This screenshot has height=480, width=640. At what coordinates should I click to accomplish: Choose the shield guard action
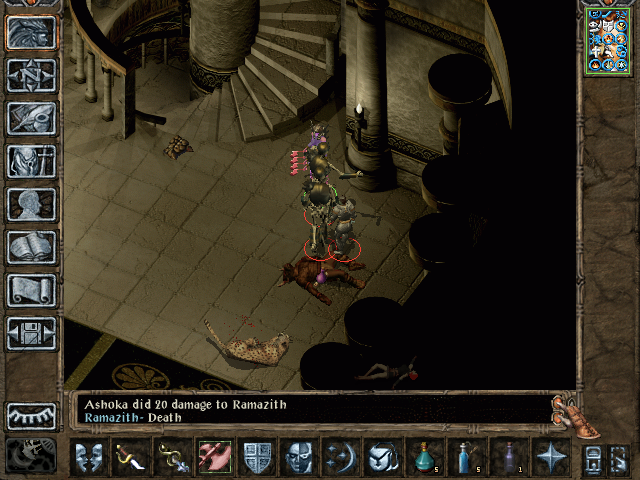(x=257, y=457)
